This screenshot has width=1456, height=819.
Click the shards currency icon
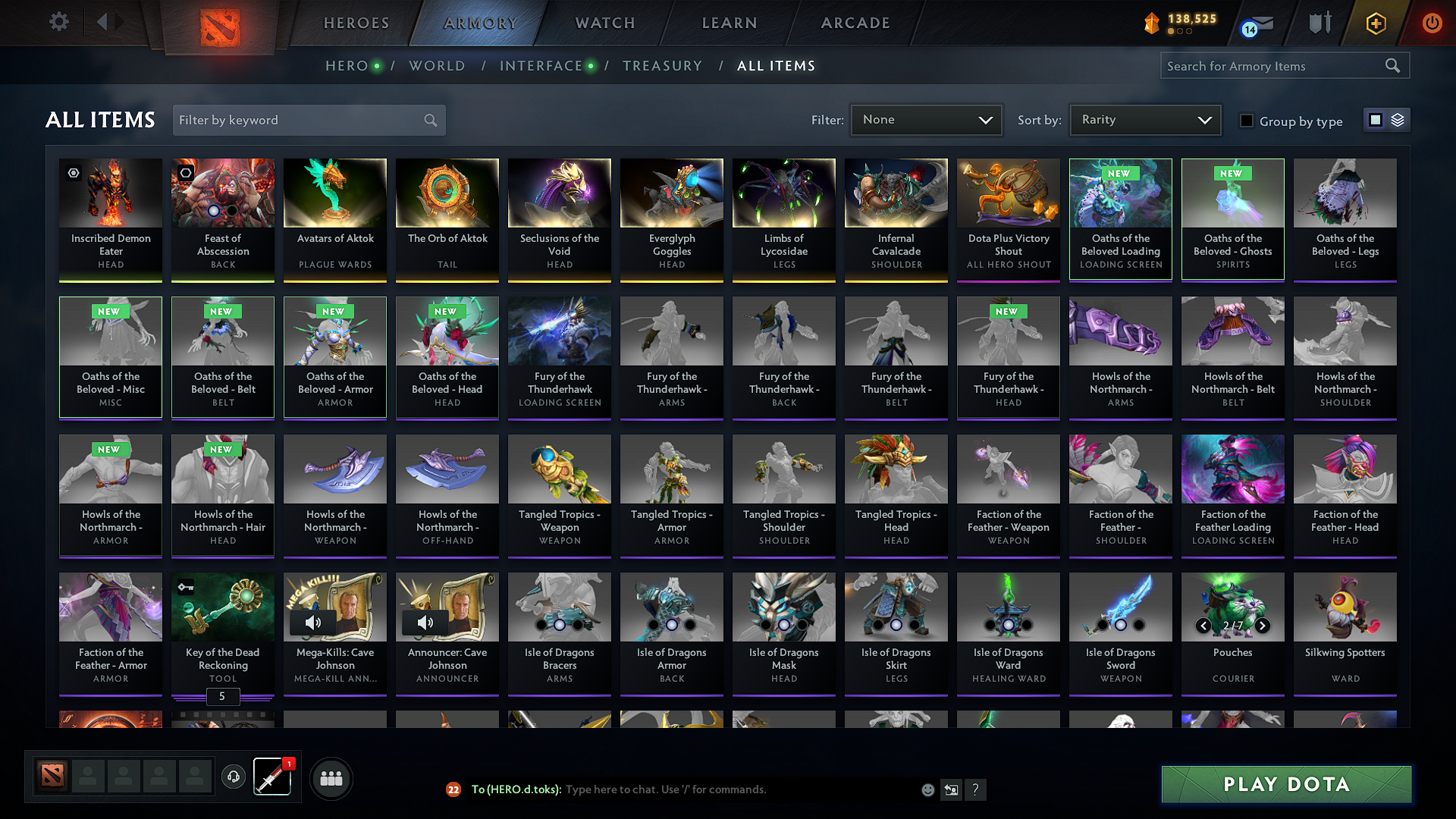tap(1150, 24)
